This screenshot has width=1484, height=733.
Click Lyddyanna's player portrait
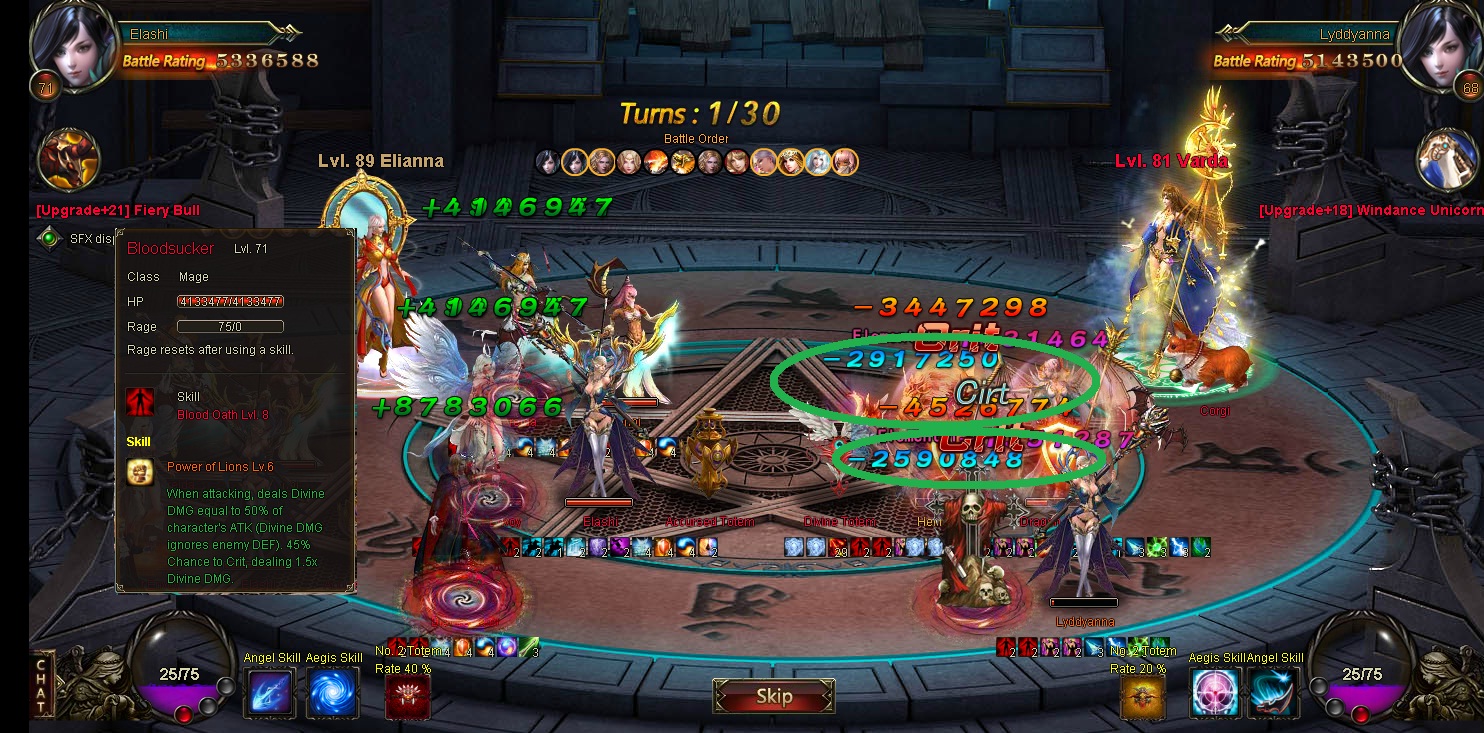click(1439, 45)
